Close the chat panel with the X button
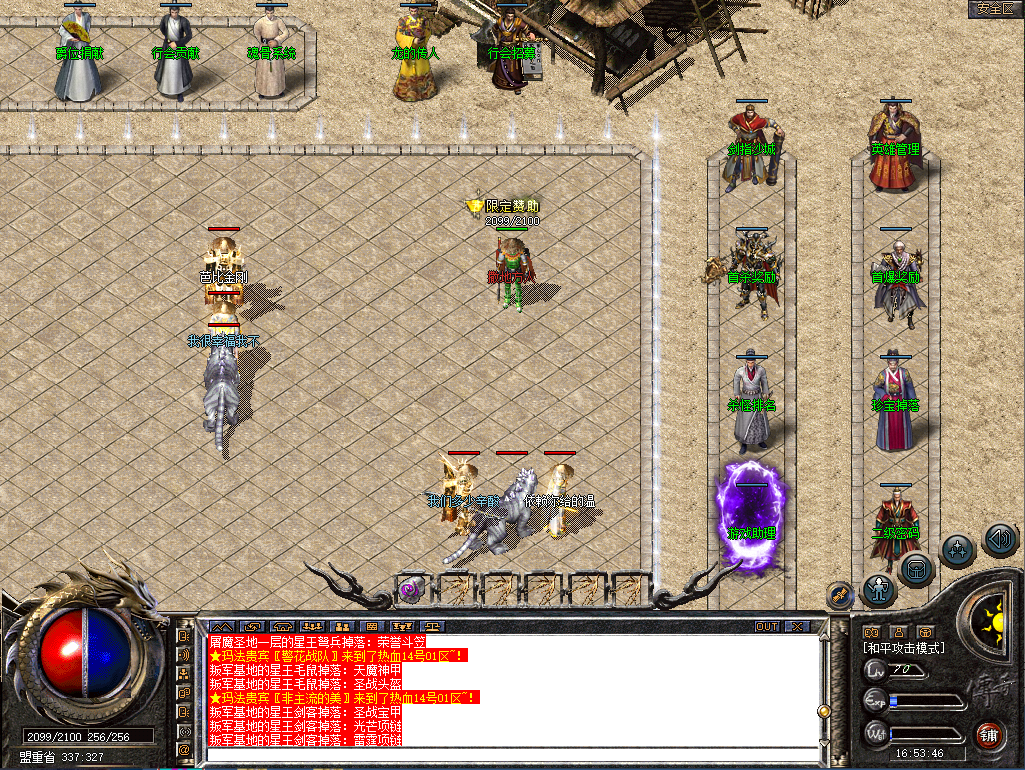Viewport: 1025px width, 770px height. coord(797,626)
